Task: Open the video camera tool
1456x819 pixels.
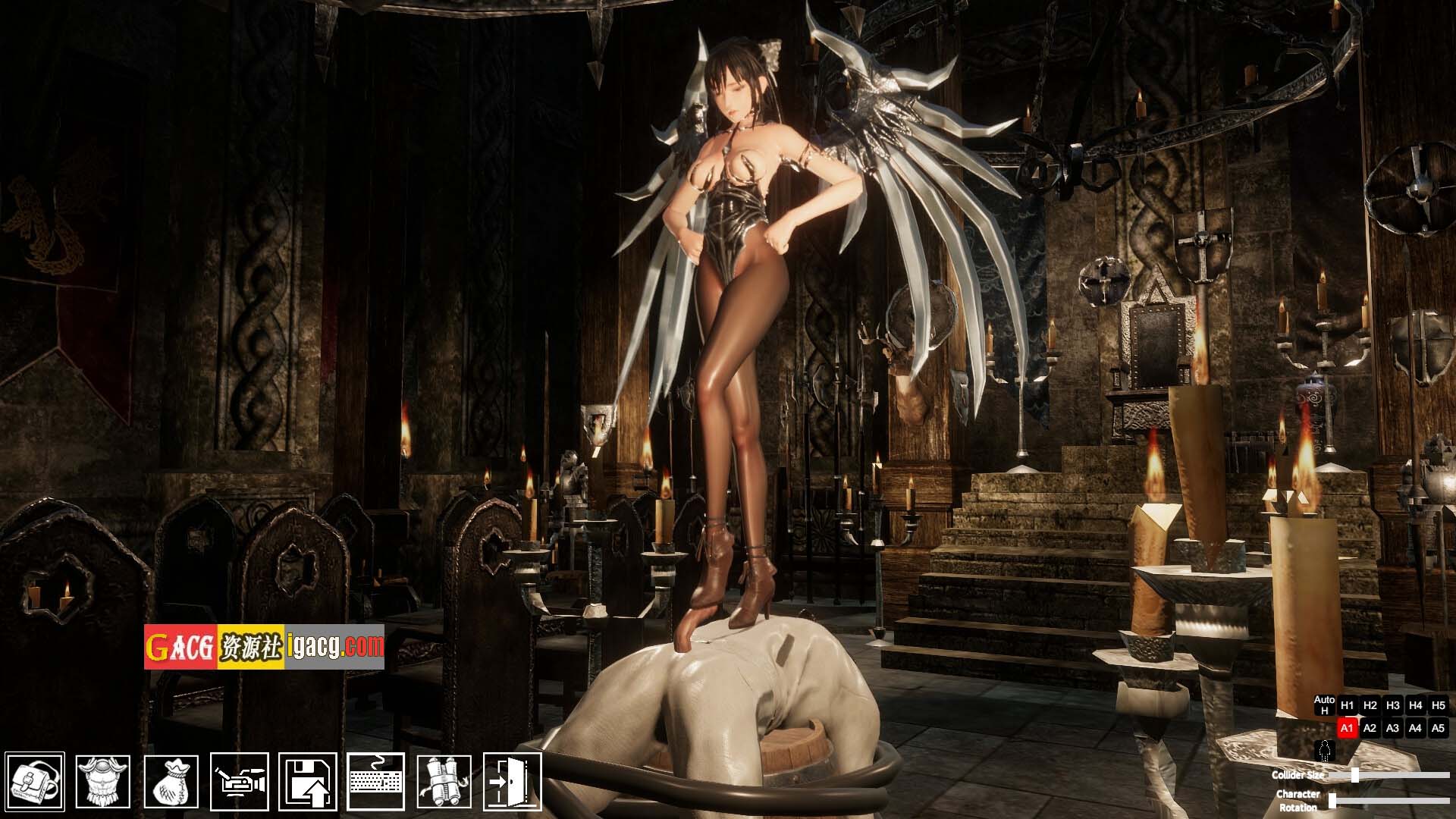Action: point(240,781)
